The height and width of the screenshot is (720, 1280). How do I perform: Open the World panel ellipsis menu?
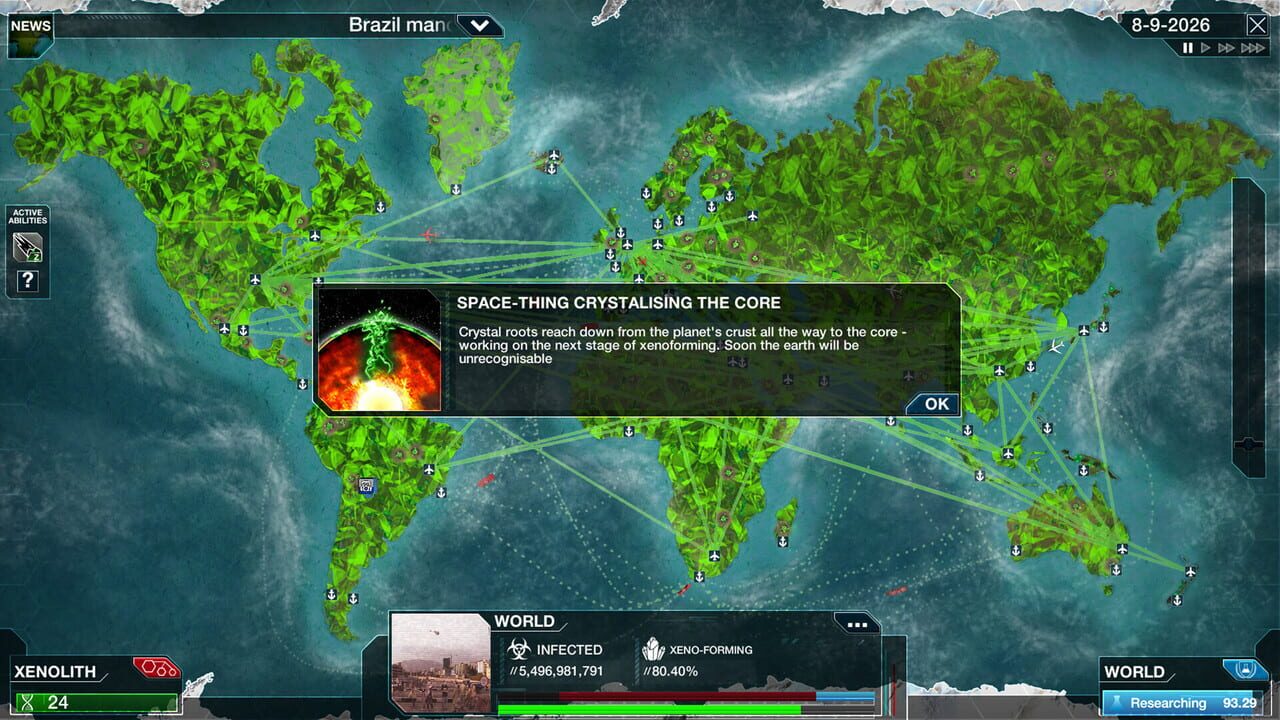click(x=857, y=624)
